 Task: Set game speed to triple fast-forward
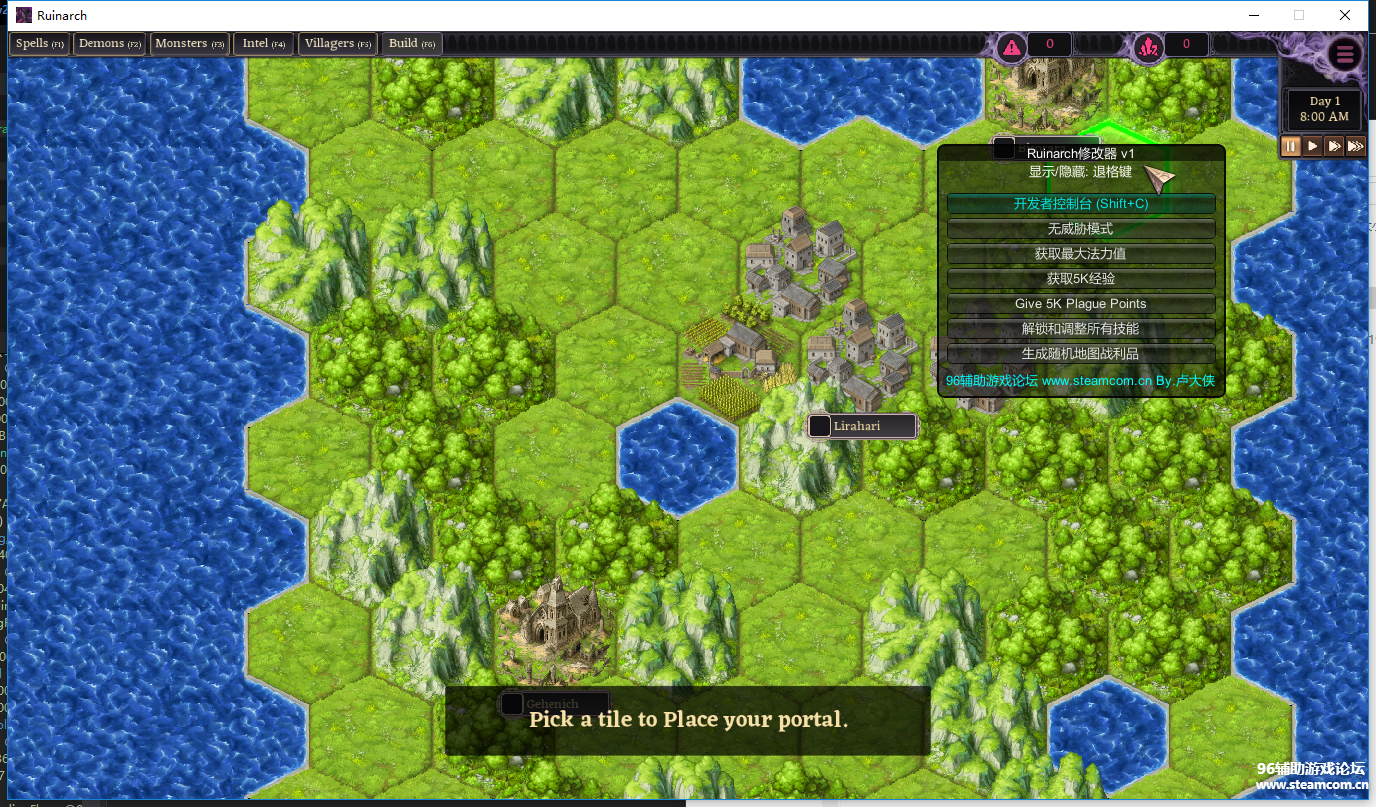pyautogui.click(x=1355, y=146)
